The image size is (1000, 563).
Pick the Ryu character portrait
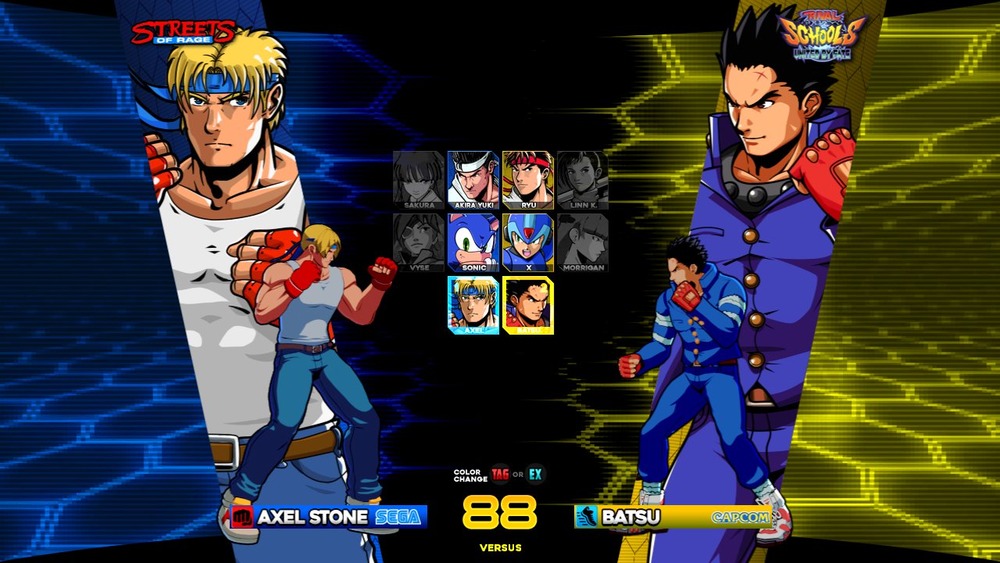coord(527,180)
